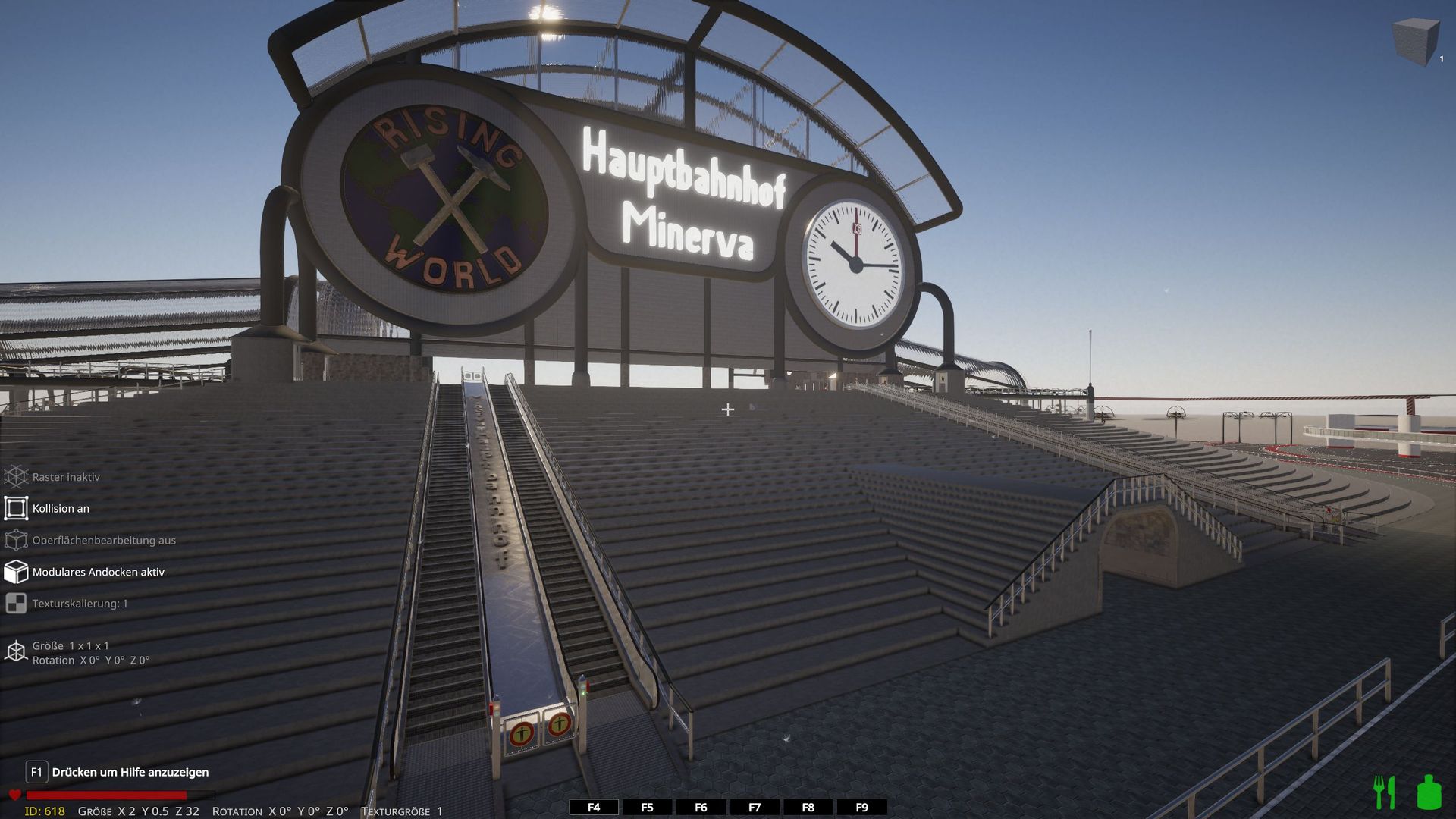Click the Größe and Rotation cube icon

tap(17, 652)
